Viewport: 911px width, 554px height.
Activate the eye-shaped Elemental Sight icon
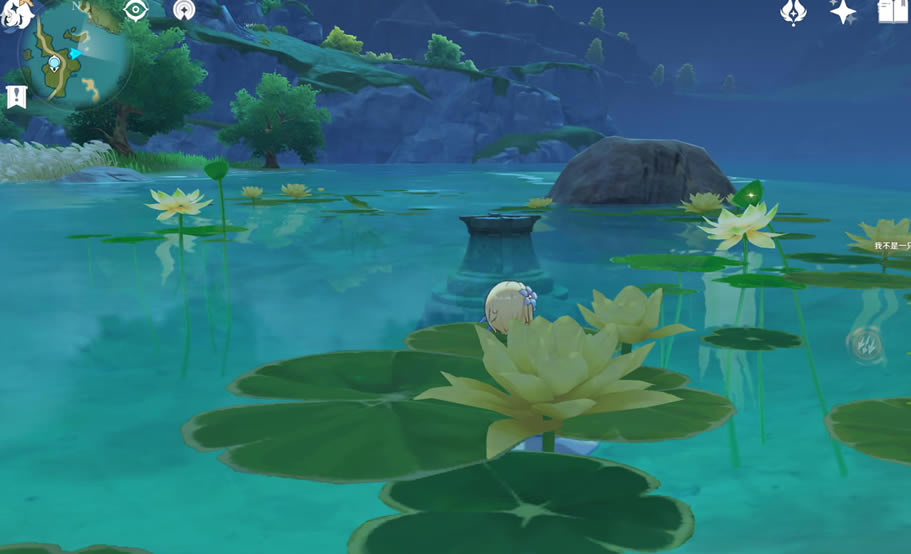point(136,10)
